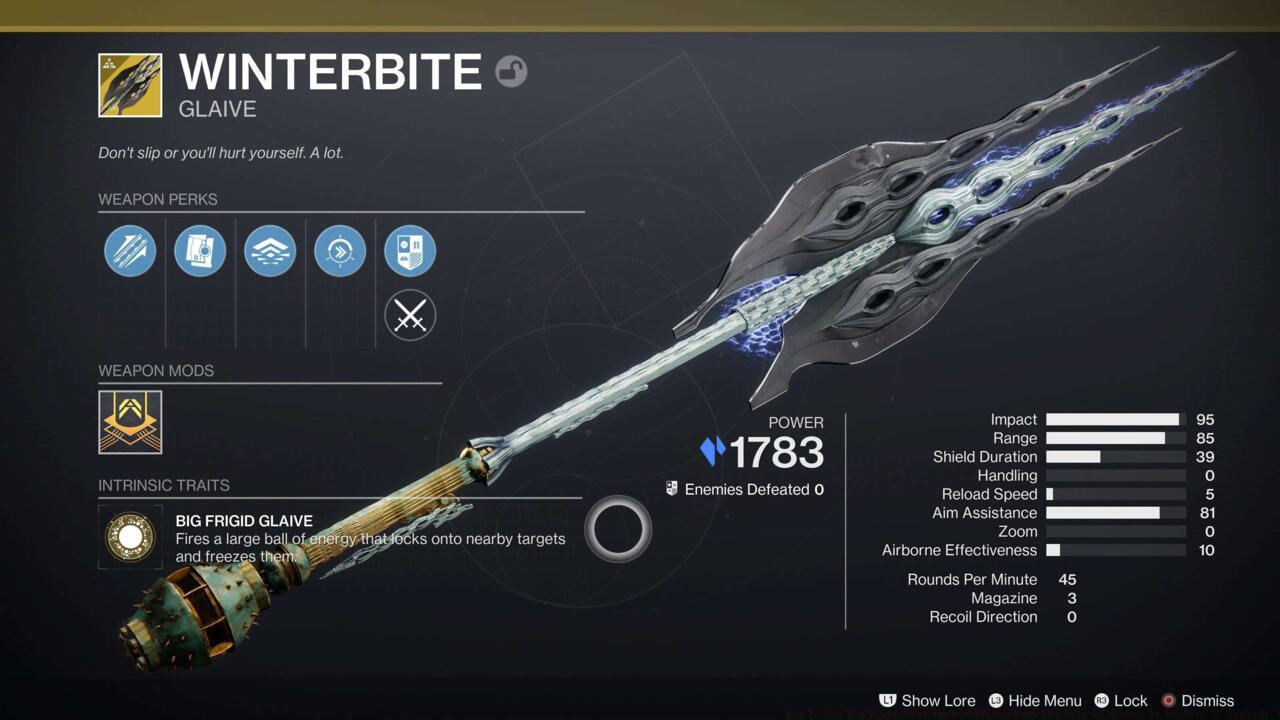Click the empty masterwork circle socket

coord(617,528)
